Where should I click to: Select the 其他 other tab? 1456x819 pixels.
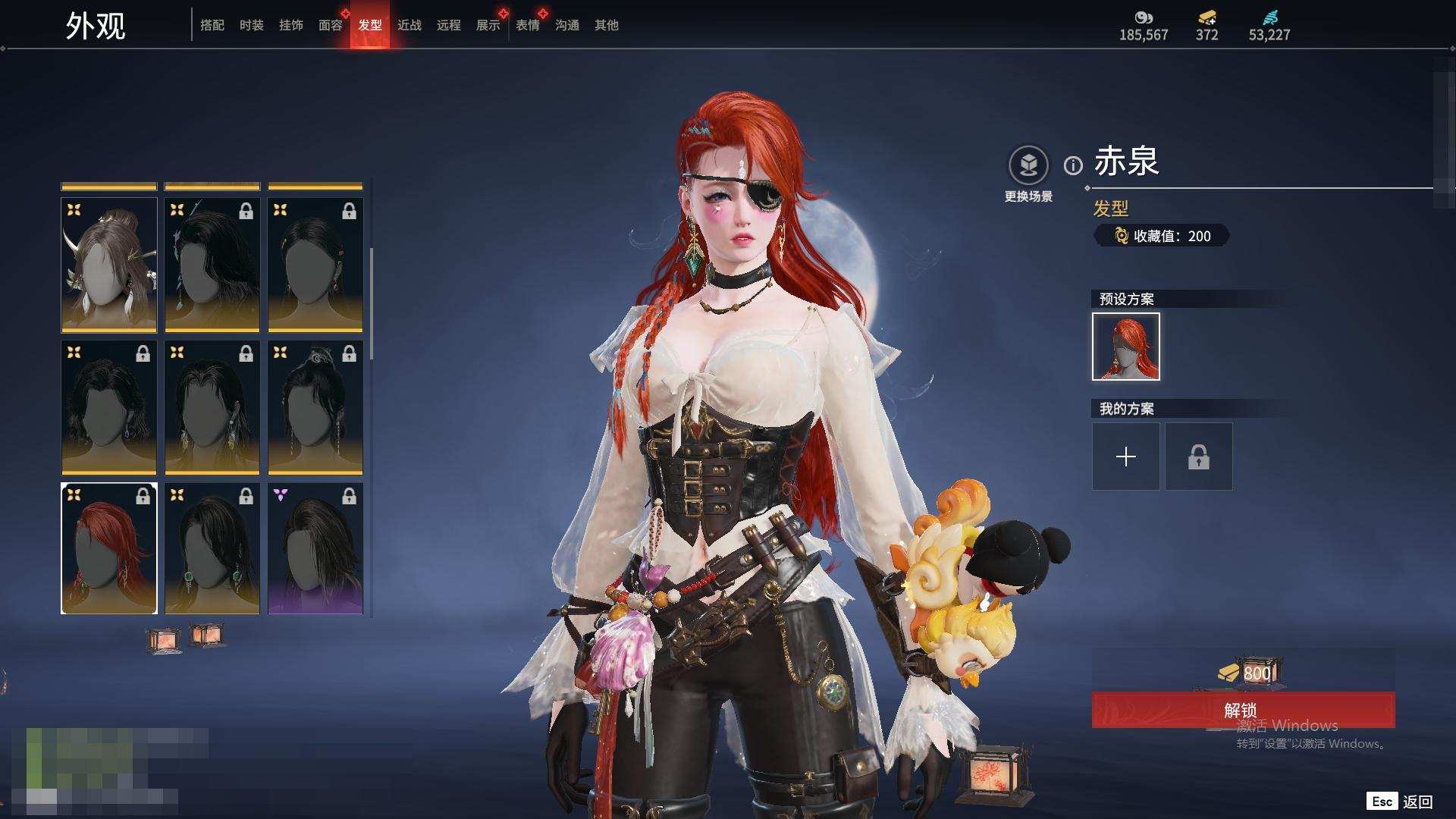pyautogui.click(x=607, y=25)
